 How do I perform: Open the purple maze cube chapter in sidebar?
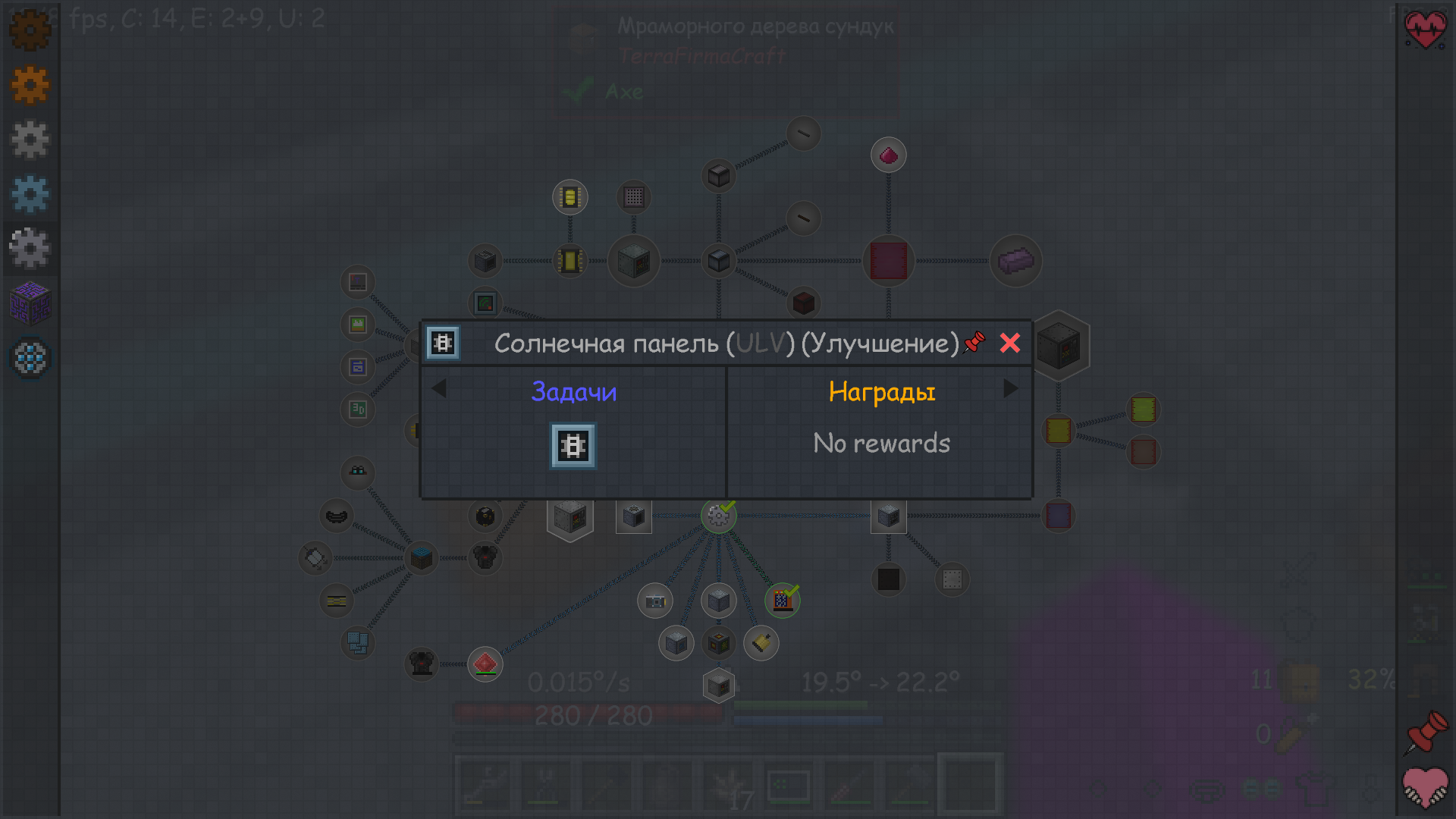30,303
